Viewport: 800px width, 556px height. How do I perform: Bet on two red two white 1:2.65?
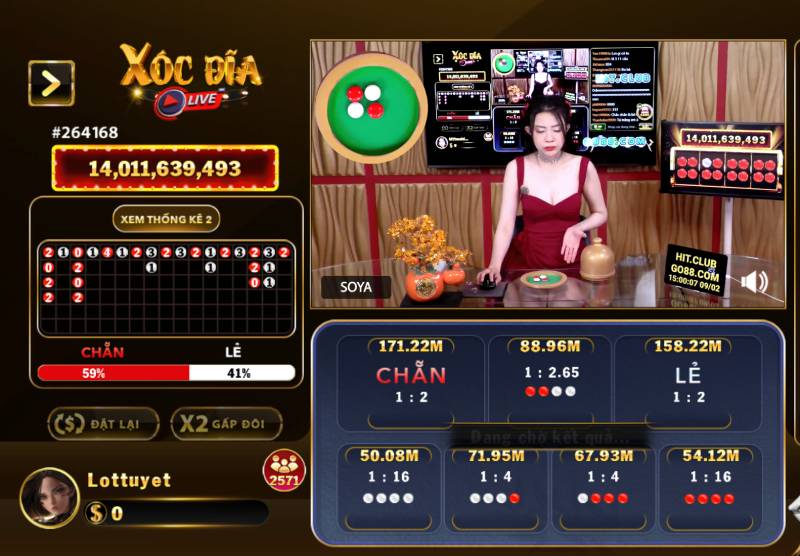pos(550,380)
